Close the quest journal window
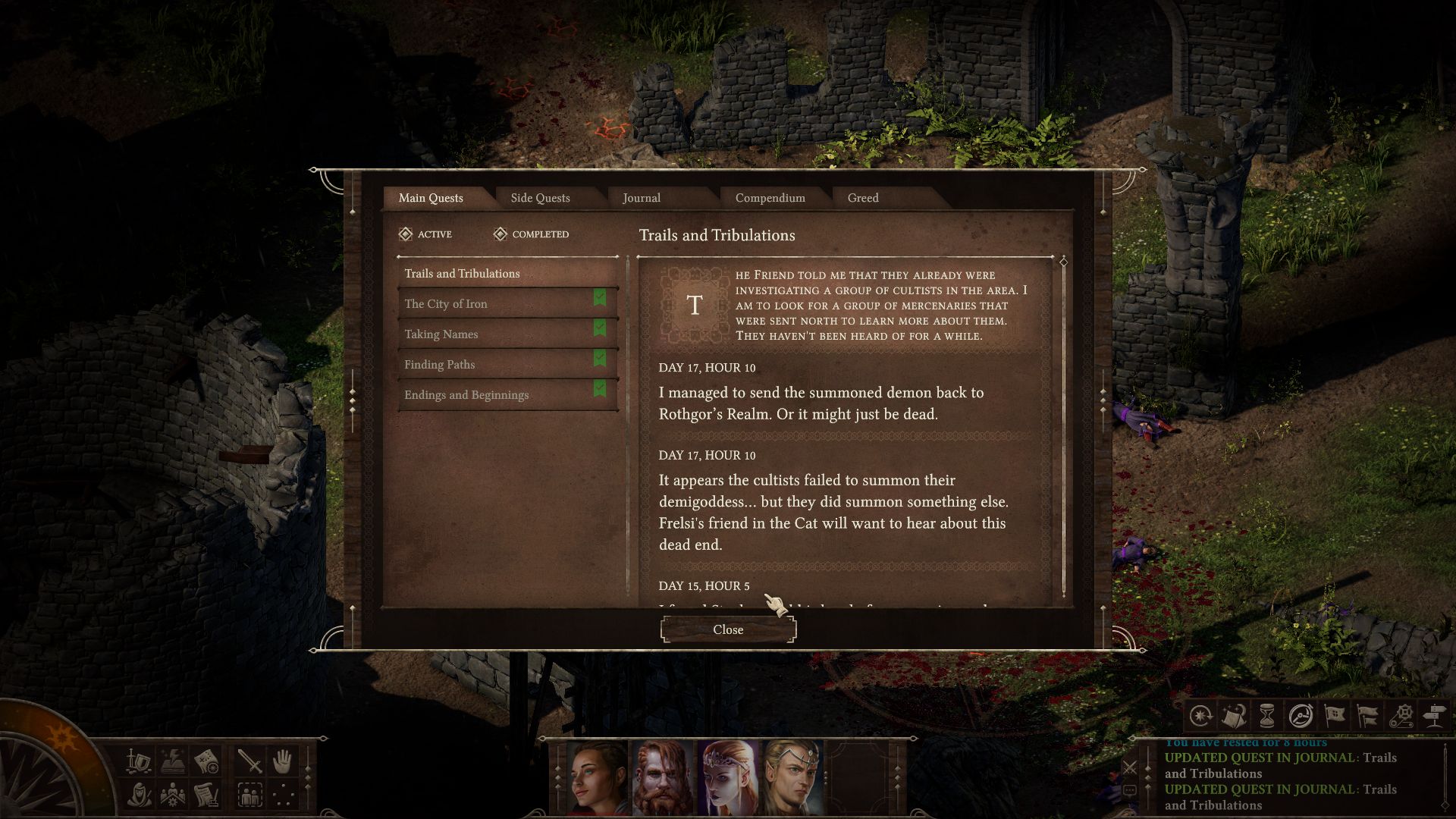The height and width of the screenshot is (819, 1456). click(728, 629)
